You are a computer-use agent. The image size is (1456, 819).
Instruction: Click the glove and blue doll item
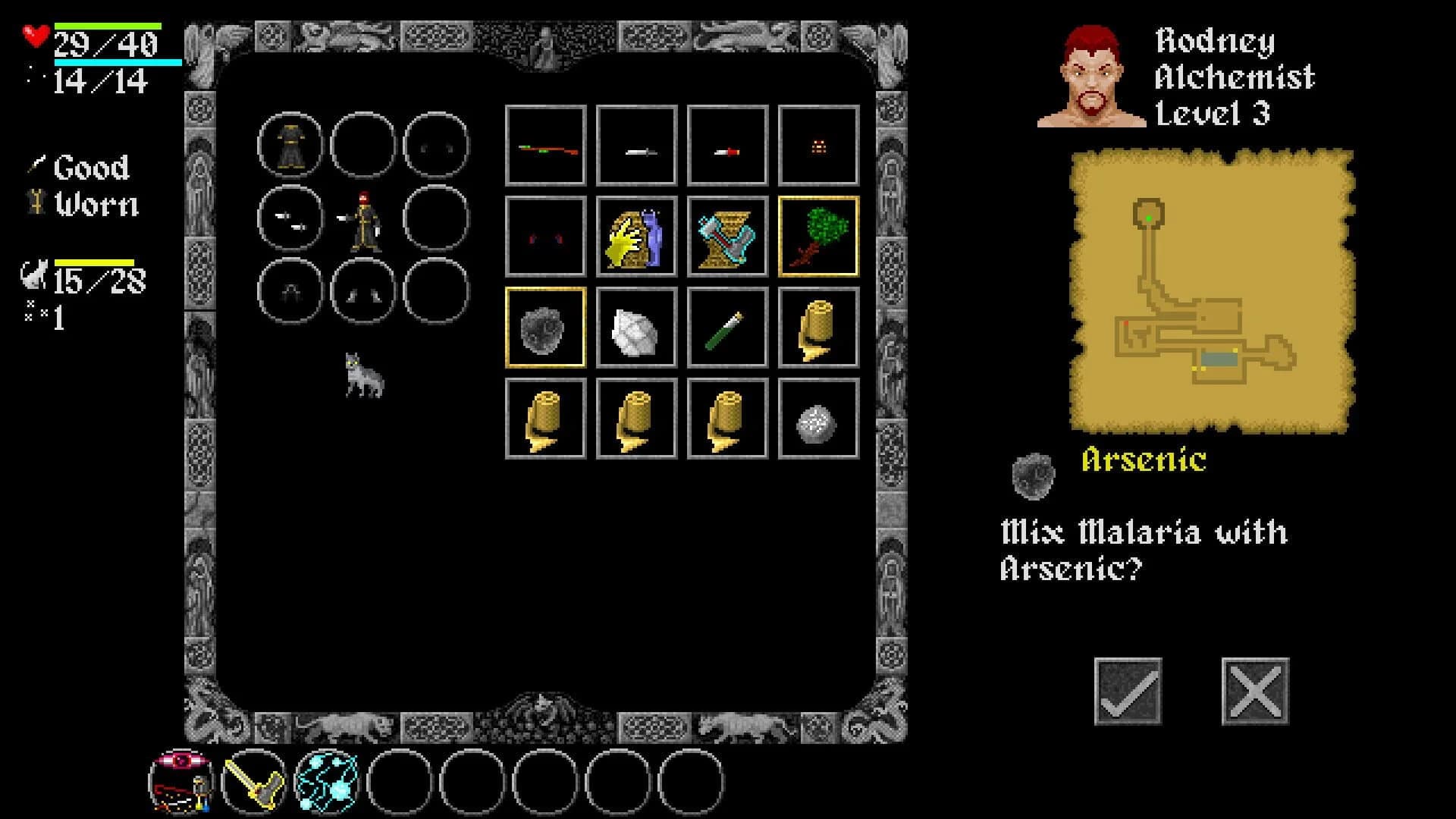click(x=635, y=236)
